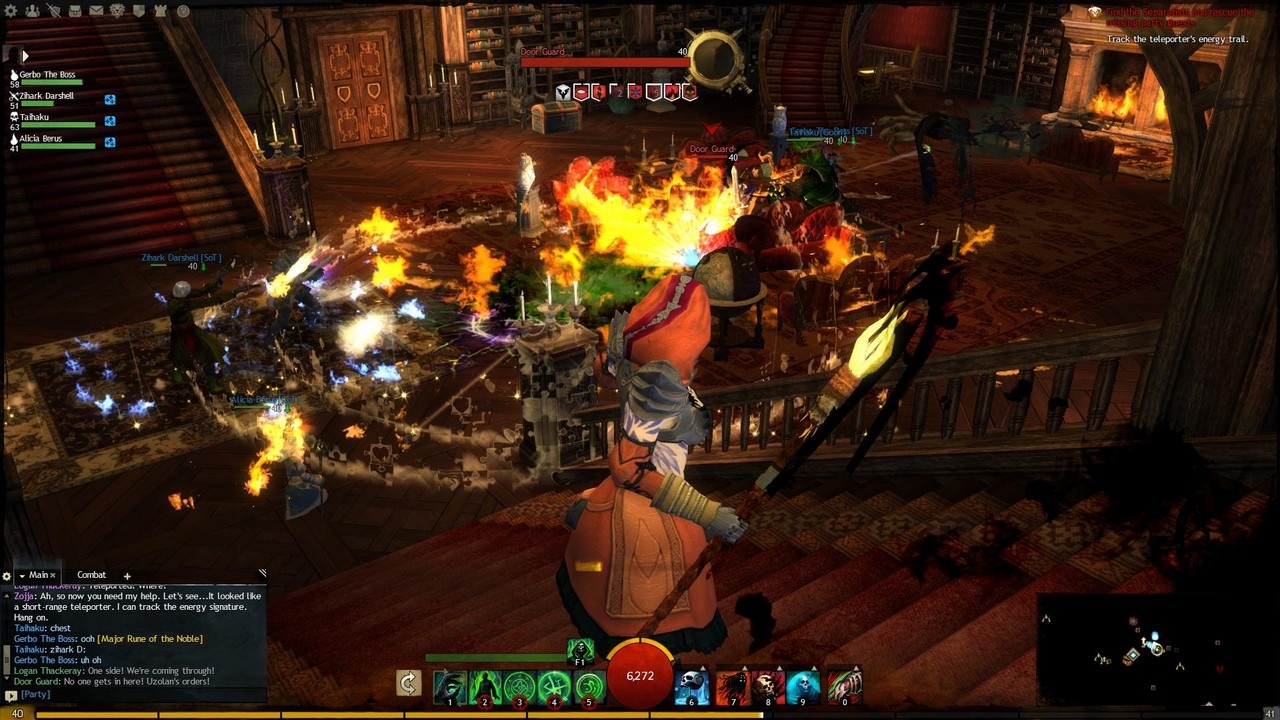
Task: Open the lion-head Trading Post icon
Action: (117, 11)
